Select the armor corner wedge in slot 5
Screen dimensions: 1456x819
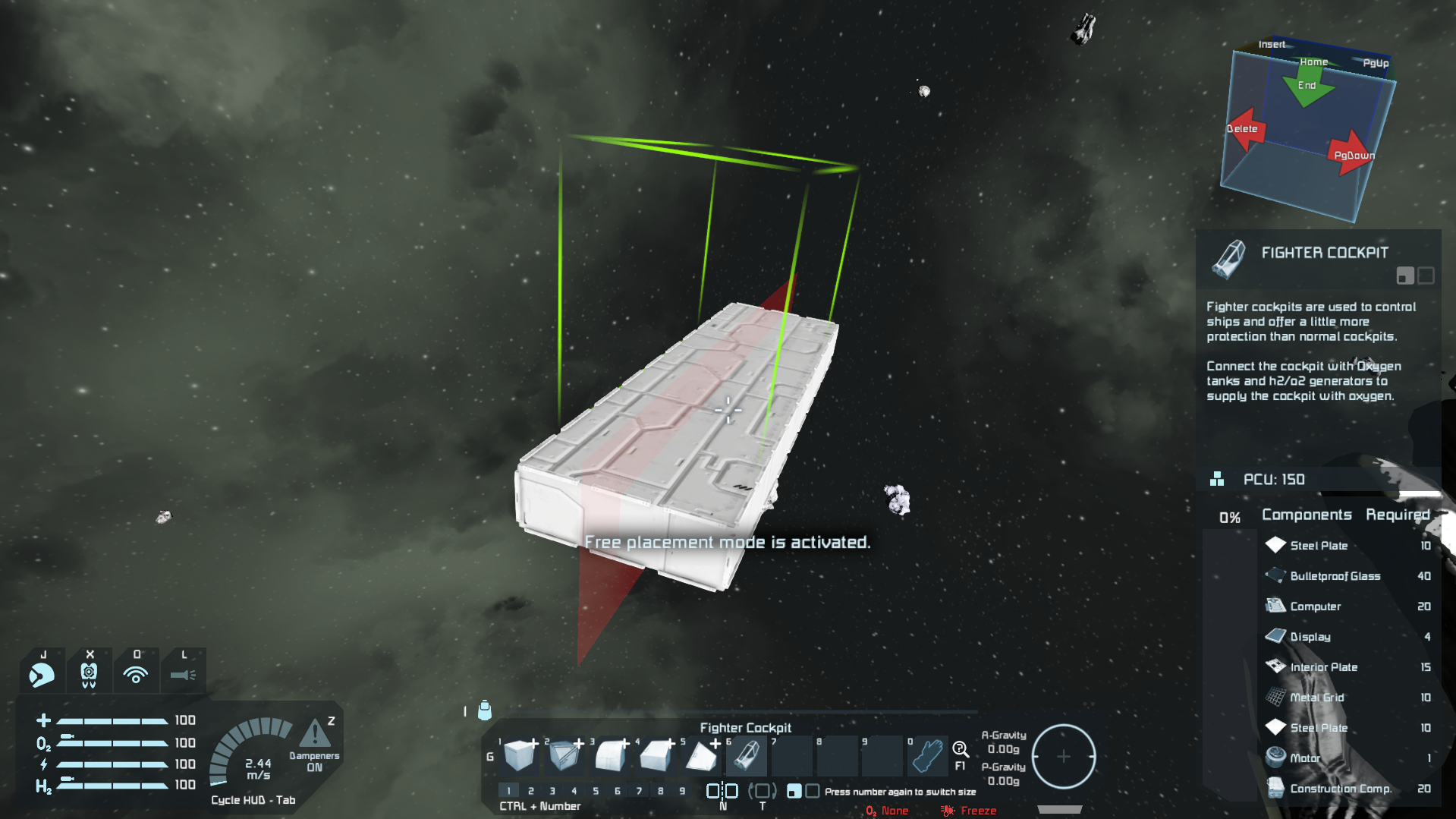(701, 756)
